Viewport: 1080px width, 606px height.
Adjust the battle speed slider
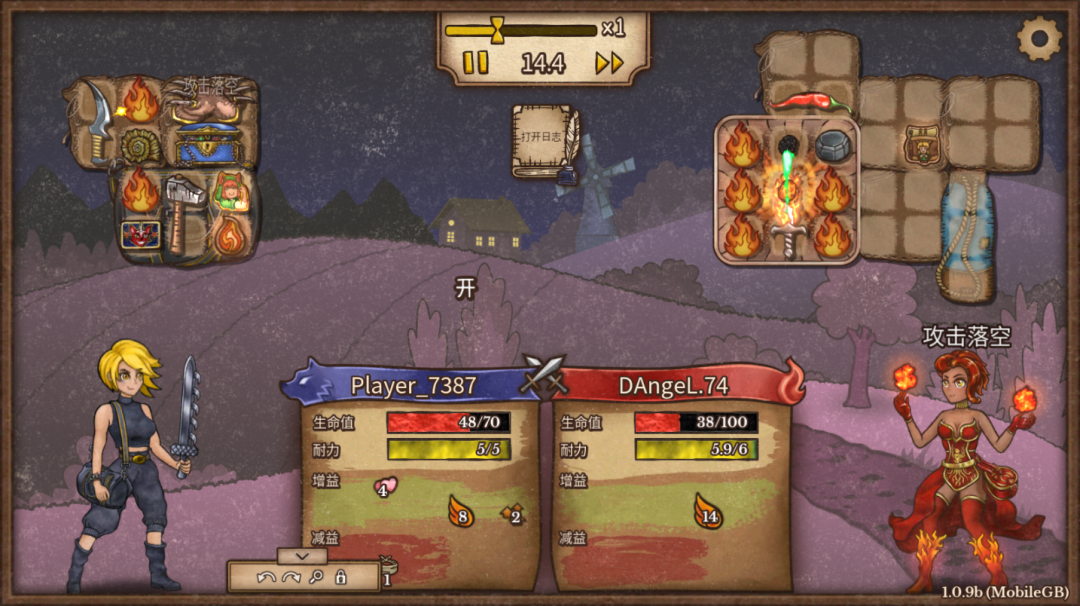click(x=498, y=28)
